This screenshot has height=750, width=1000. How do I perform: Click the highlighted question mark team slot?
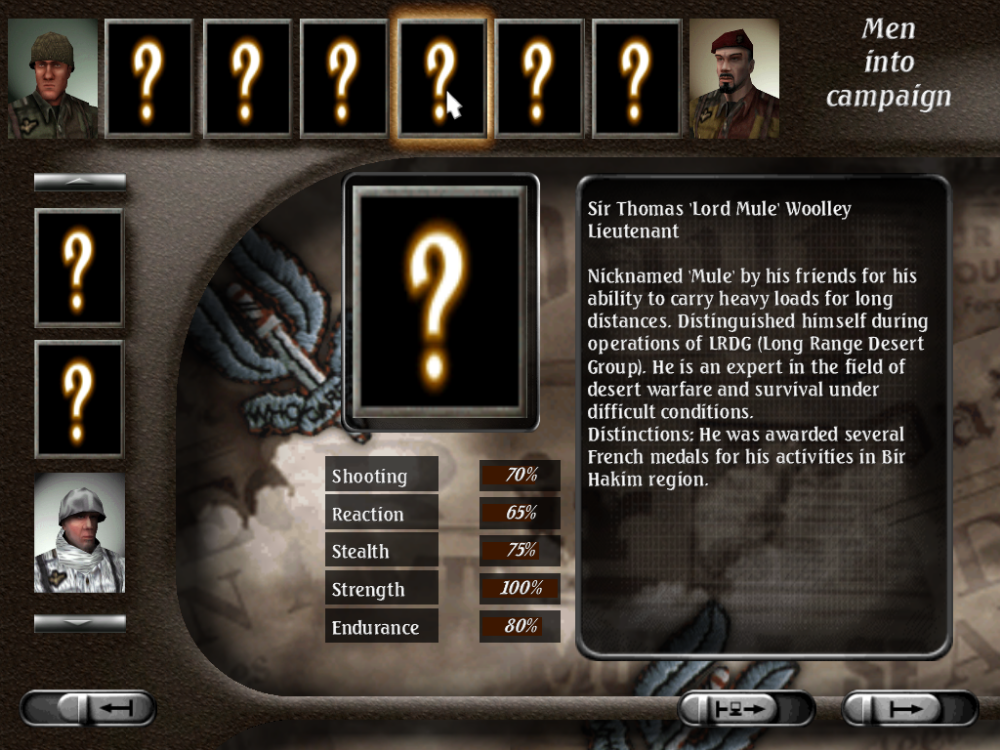[x=442, y=78]
